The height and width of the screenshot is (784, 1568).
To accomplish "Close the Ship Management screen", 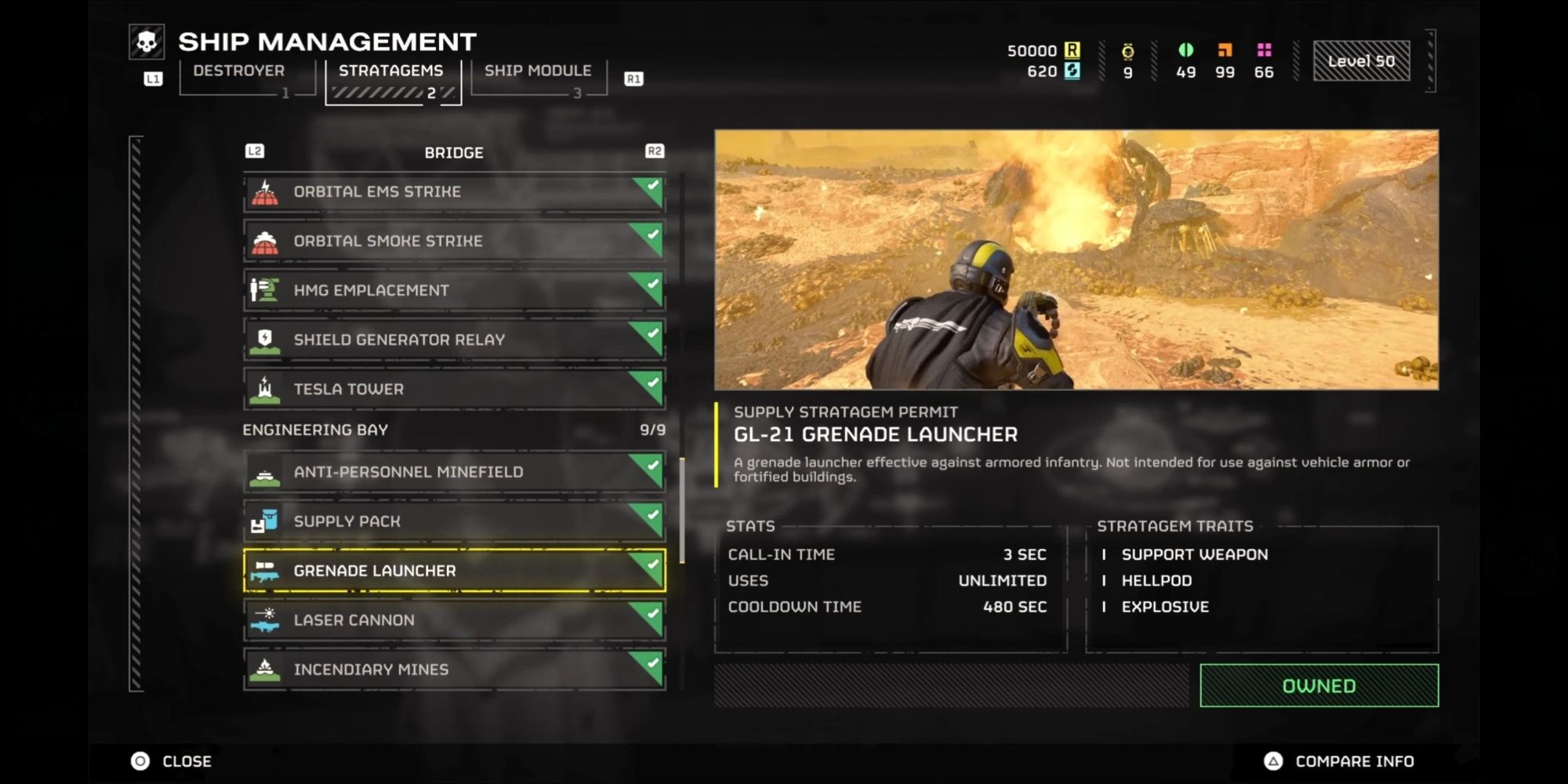I will (x=172, y=761).
